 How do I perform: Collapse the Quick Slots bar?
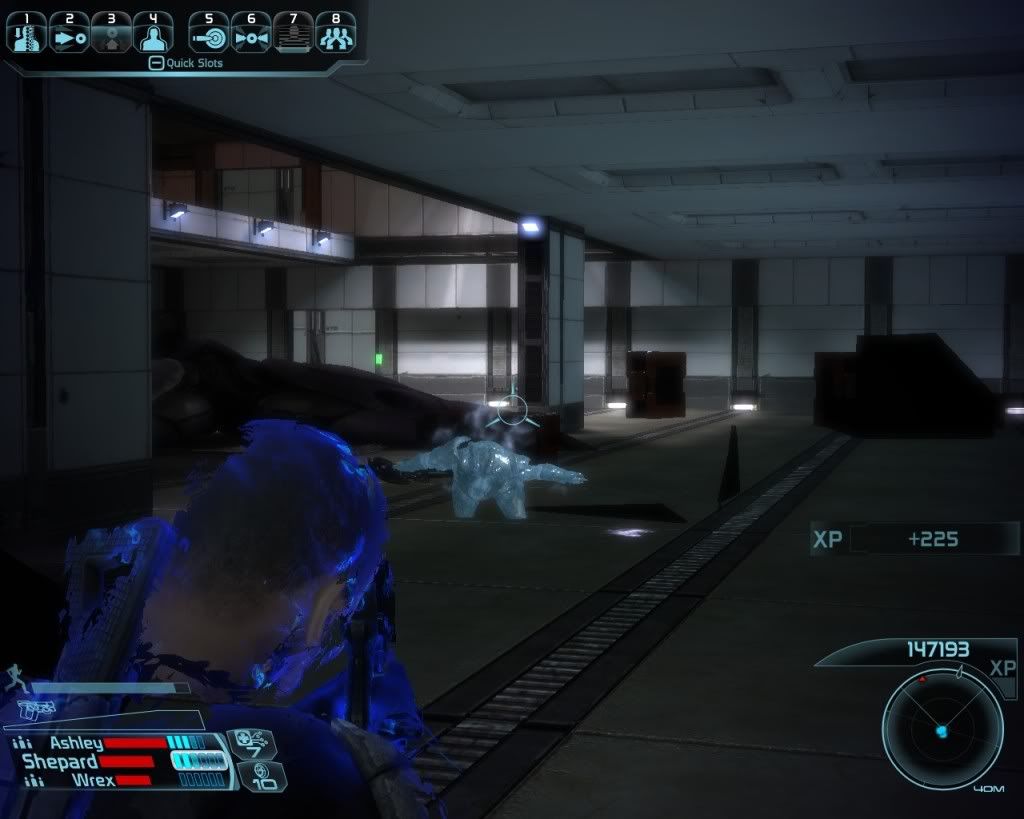pyautogui.click(x=155, y=63)
